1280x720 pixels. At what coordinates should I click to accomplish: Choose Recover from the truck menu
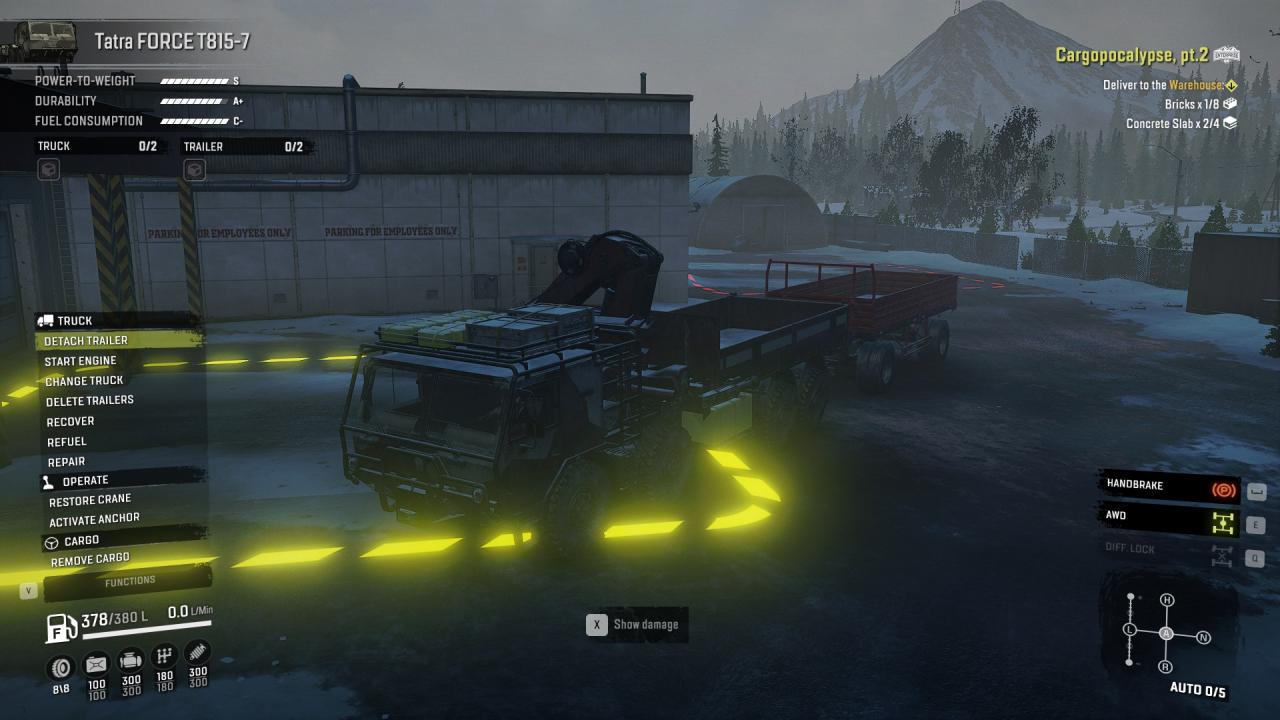point(70,422)
